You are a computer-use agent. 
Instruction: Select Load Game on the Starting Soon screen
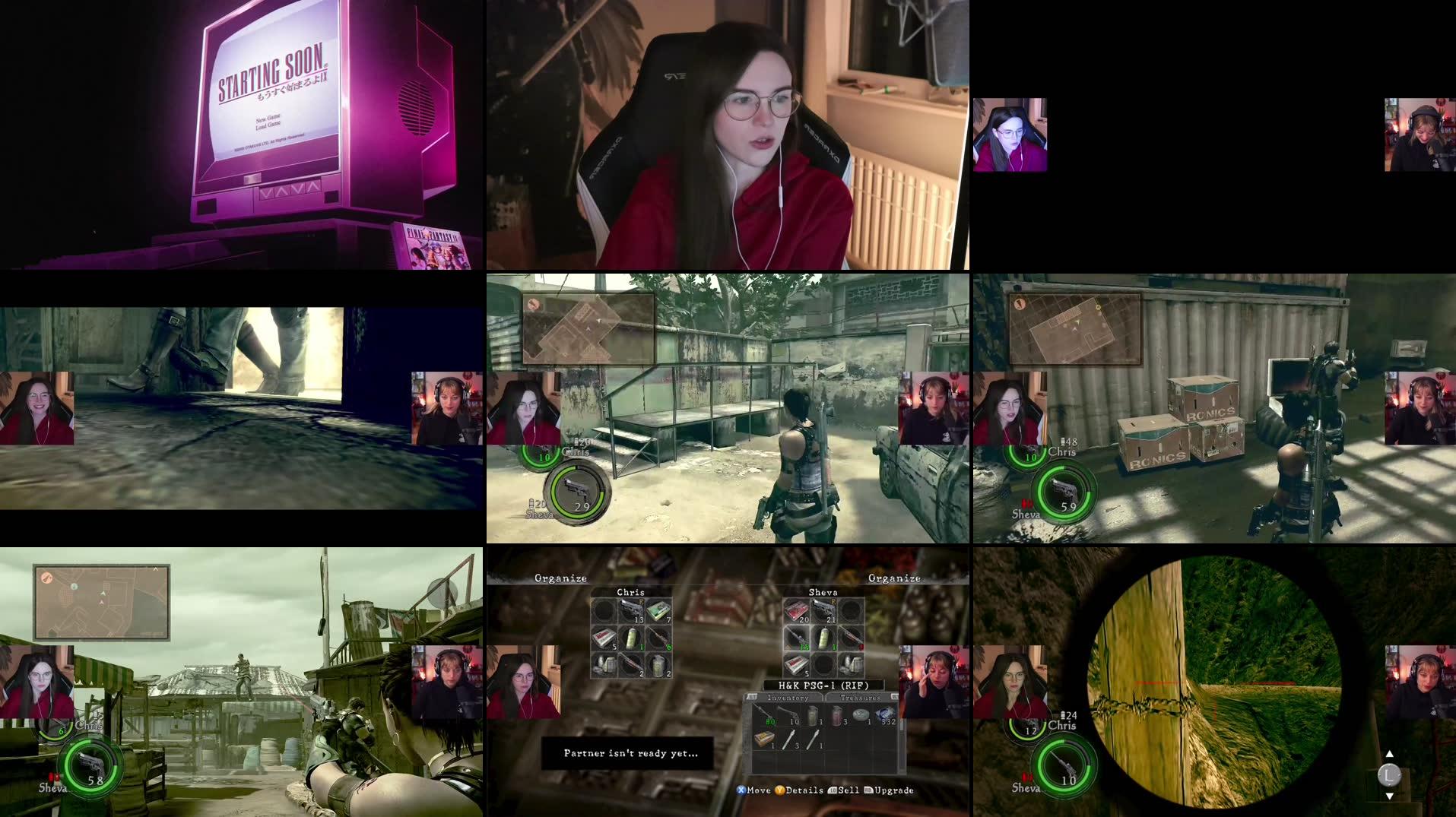click(268, 125)
